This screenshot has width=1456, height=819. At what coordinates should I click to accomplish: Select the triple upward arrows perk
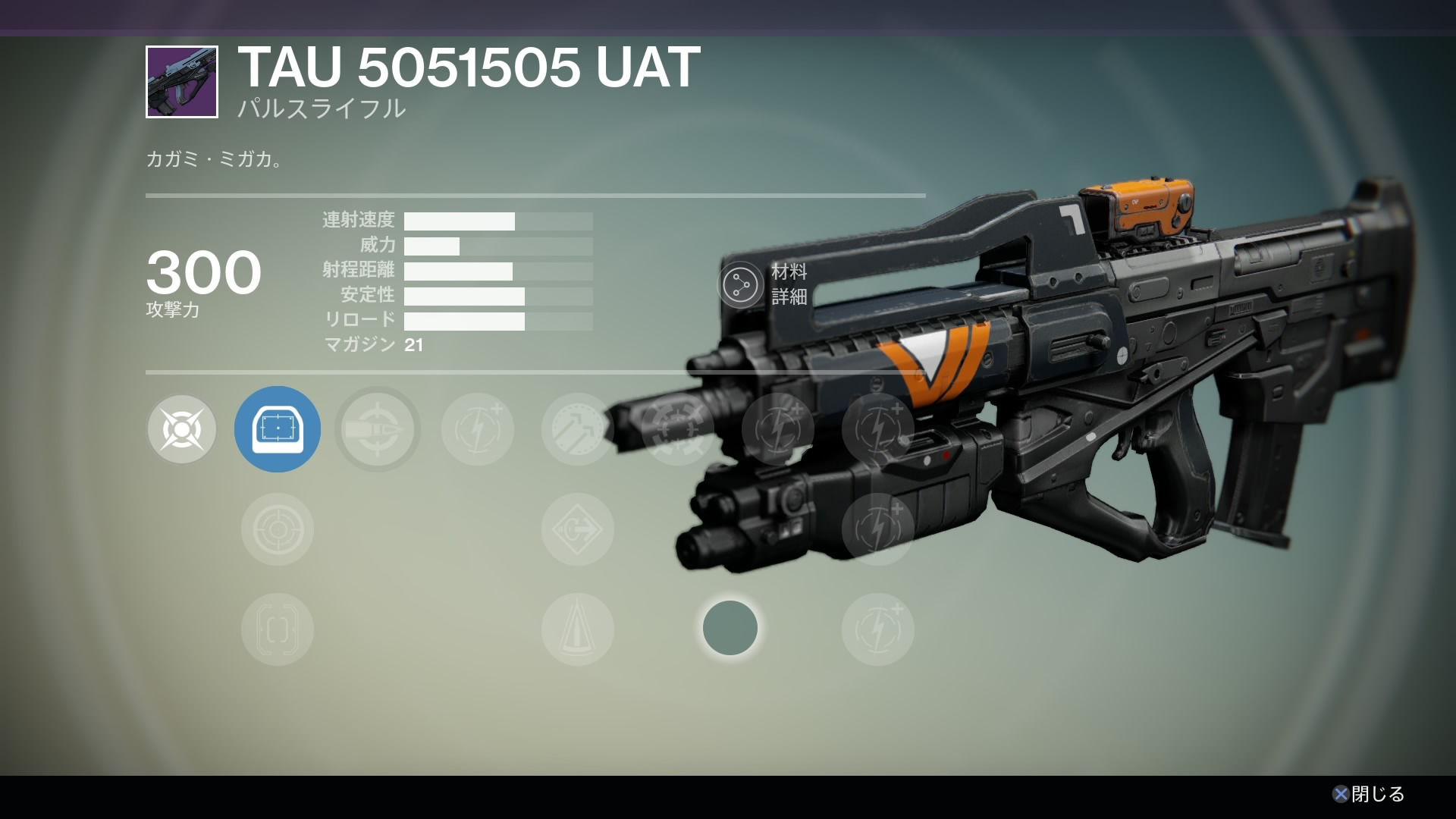(x=577, y=430)
